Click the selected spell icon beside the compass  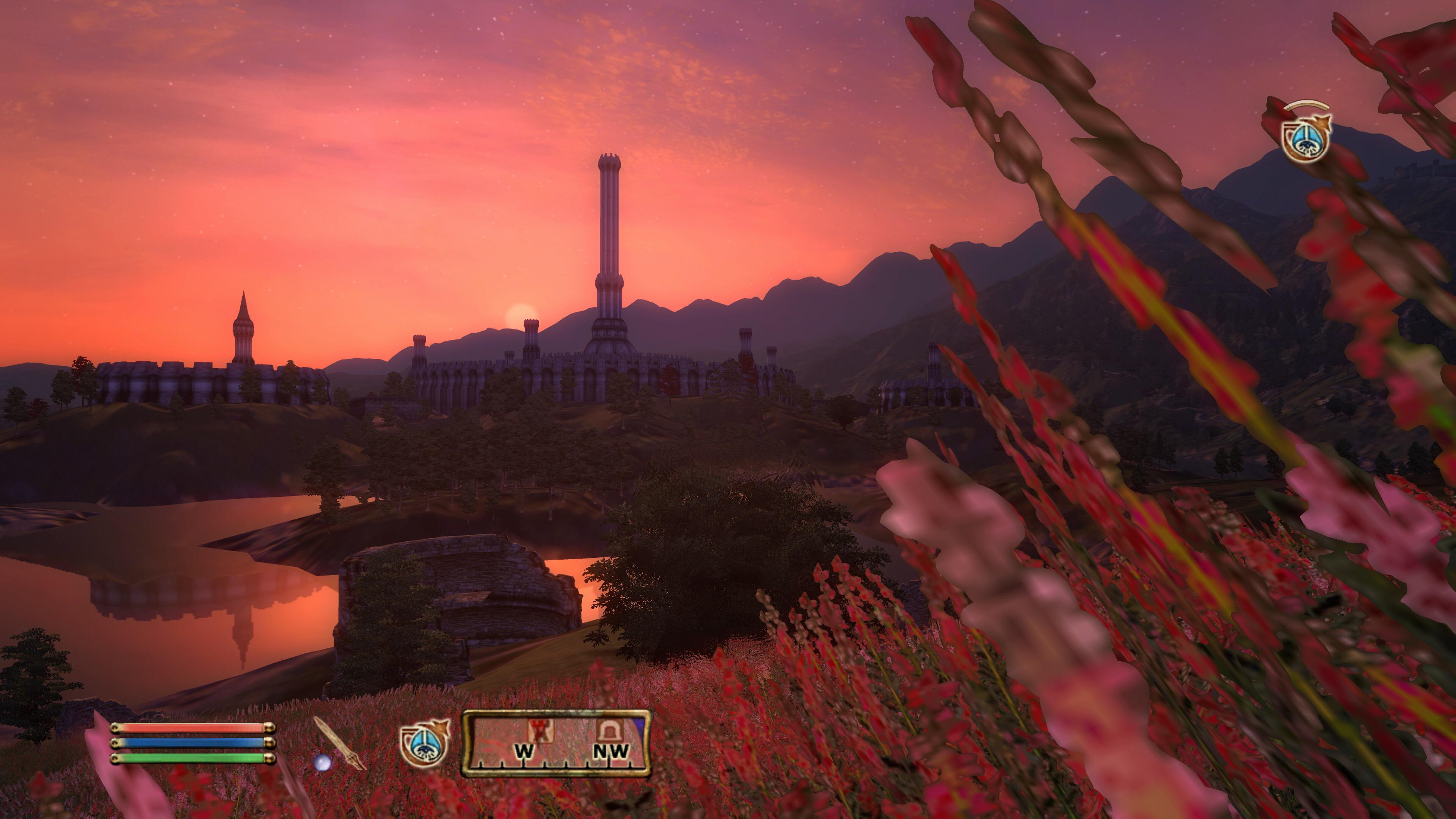(x=424, y=743)
